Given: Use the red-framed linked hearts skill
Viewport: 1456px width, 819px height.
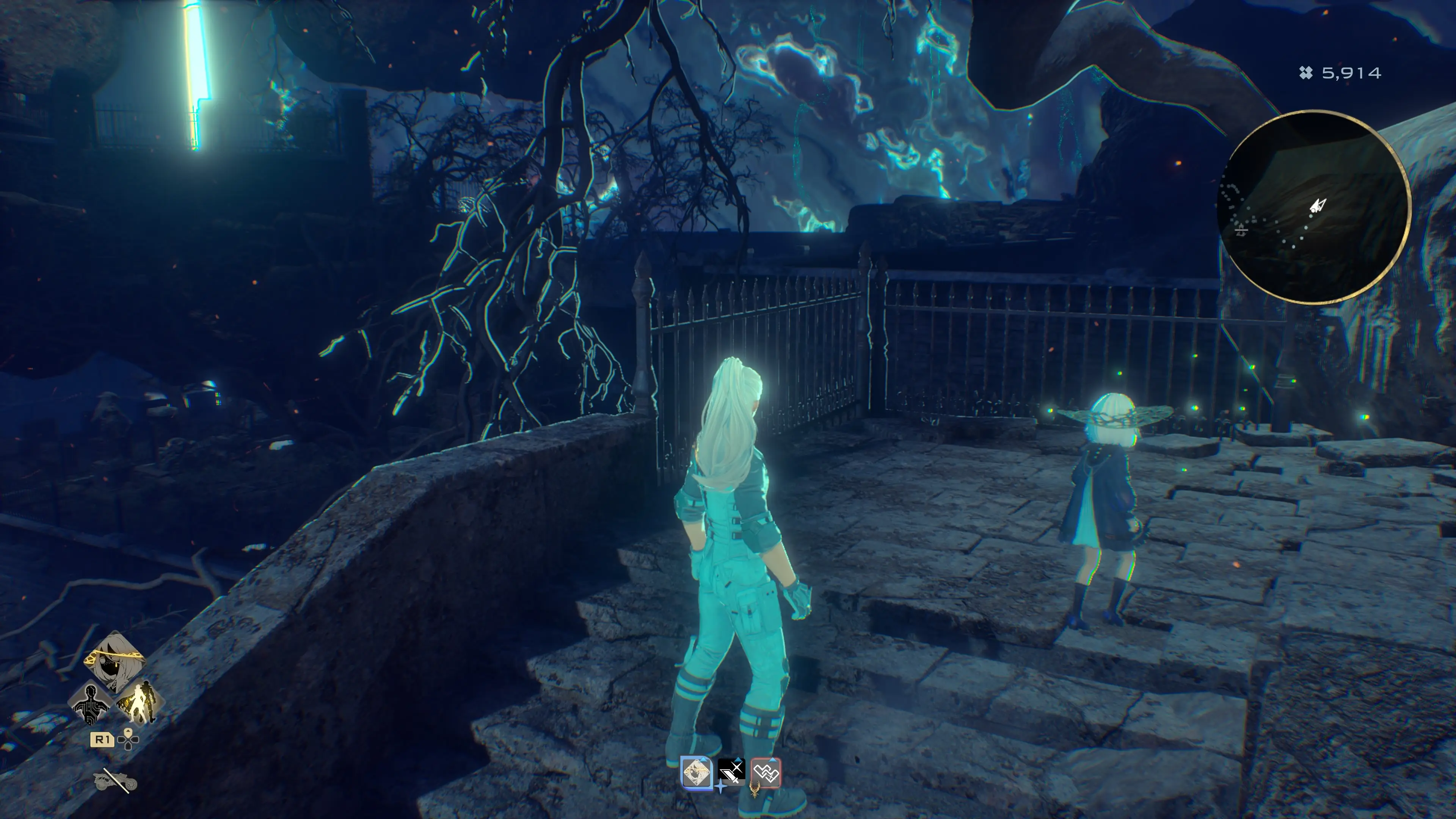Looking at the screenshot, I should tap(766, 773).
